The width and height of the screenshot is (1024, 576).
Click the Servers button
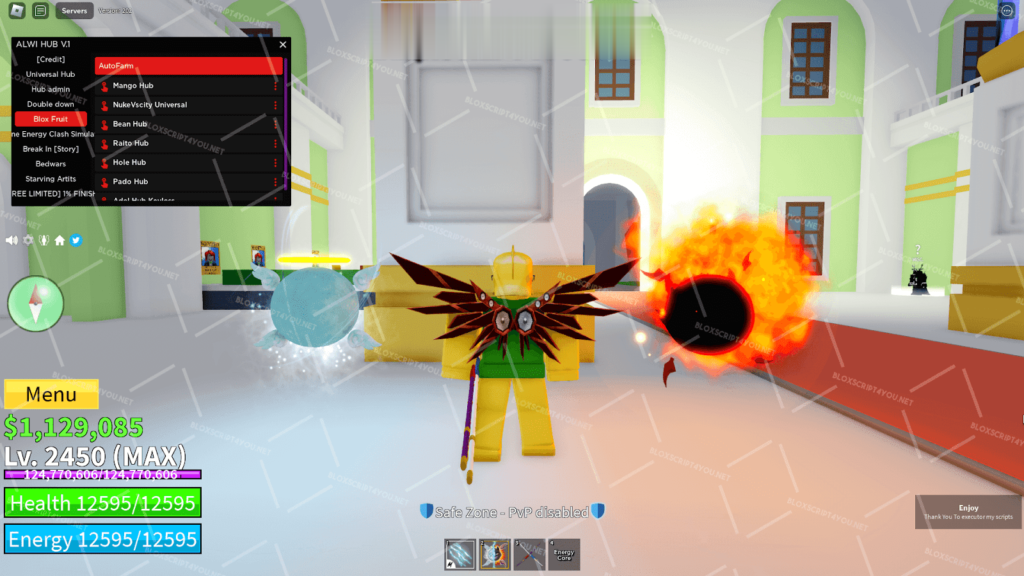(x=74, y=11)
